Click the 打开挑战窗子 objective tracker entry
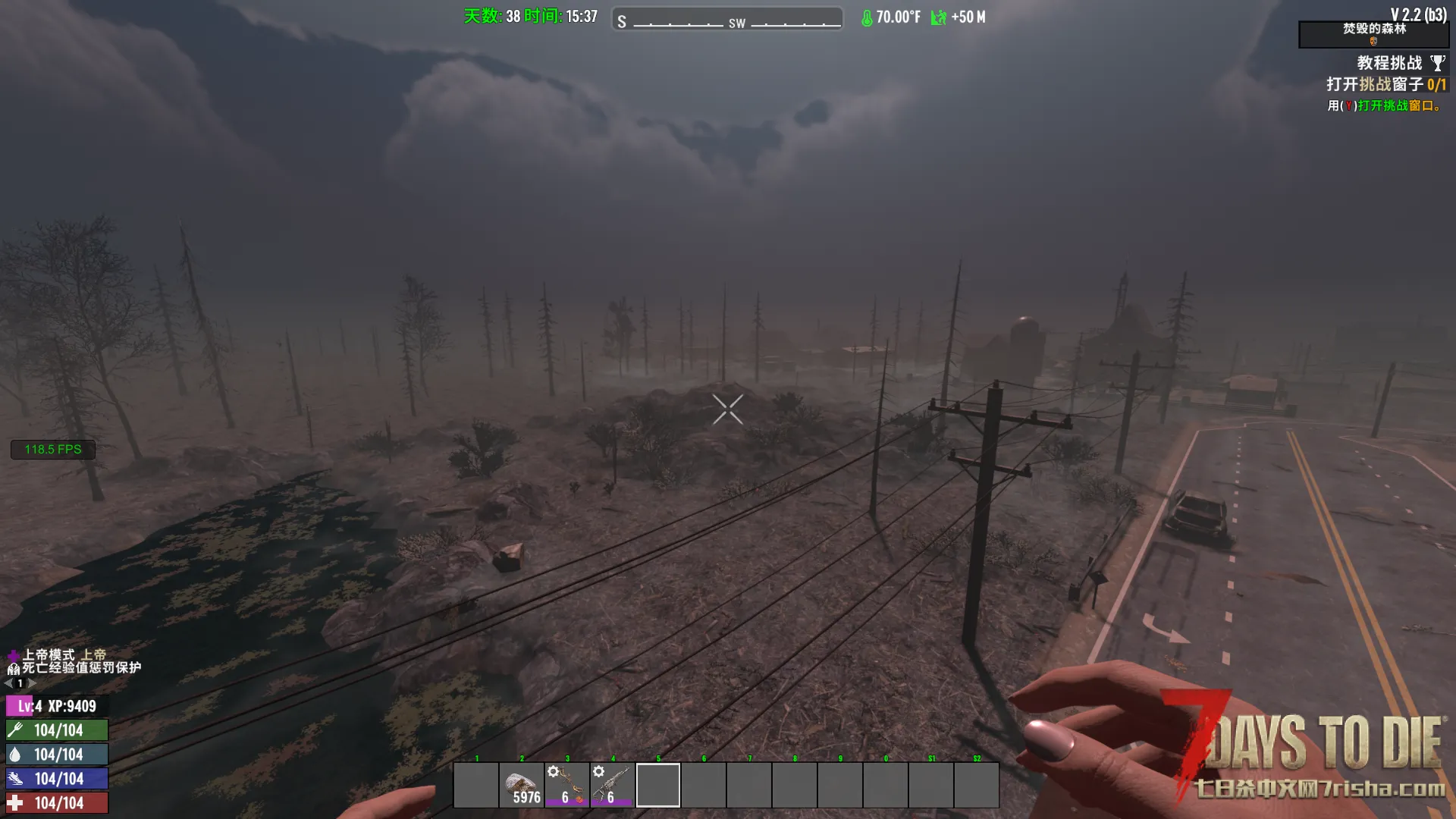Screen dimensions: 1456x819 [1385, 84]
